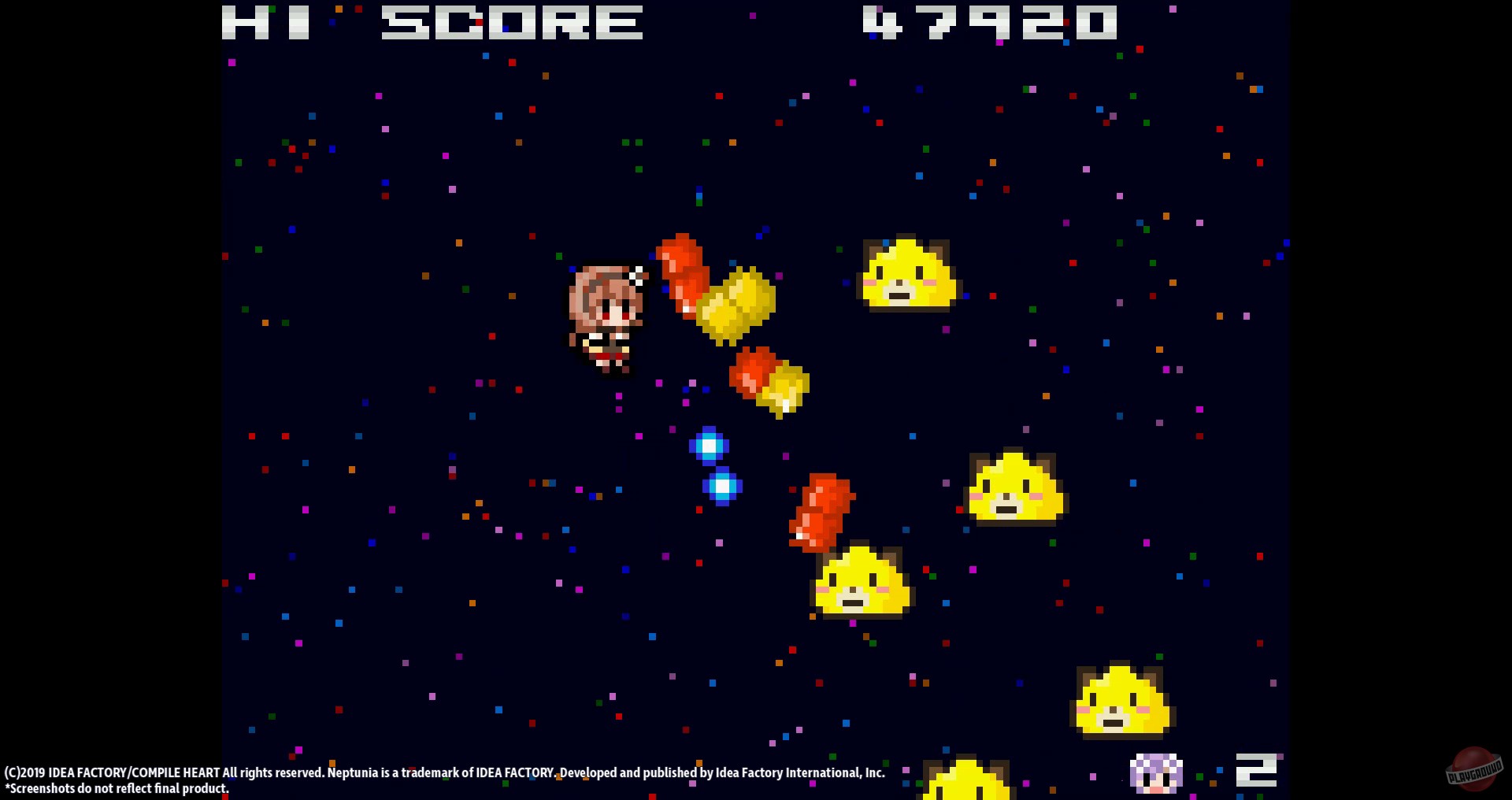
Task: Click the IDEA FACTORY copyright notice
Action: pos(445,772)
